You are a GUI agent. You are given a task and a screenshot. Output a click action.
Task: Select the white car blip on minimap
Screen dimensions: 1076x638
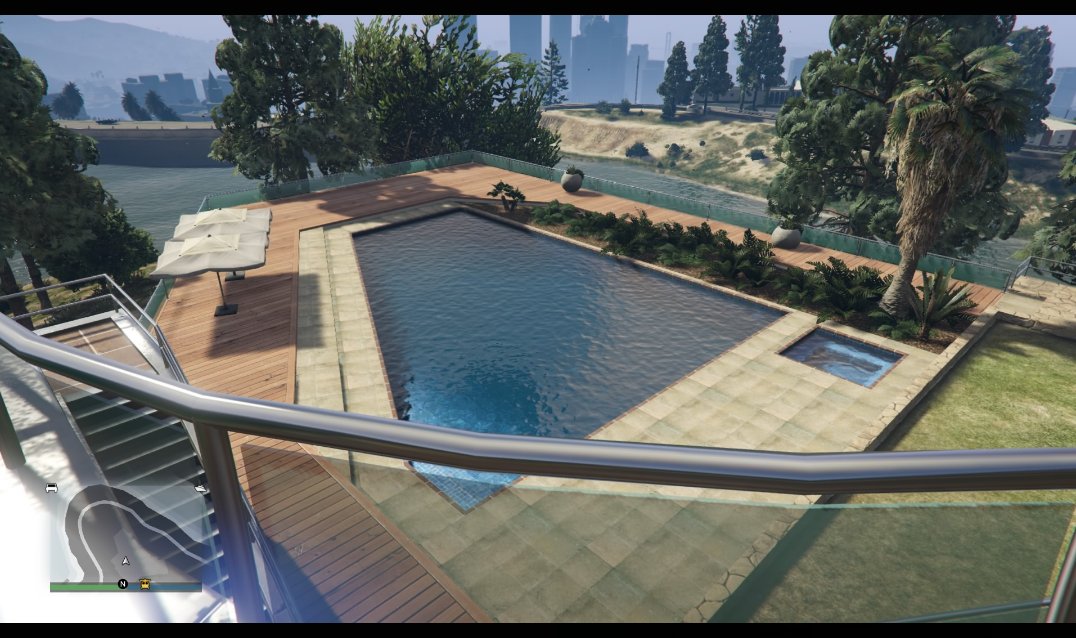[51, 488]
